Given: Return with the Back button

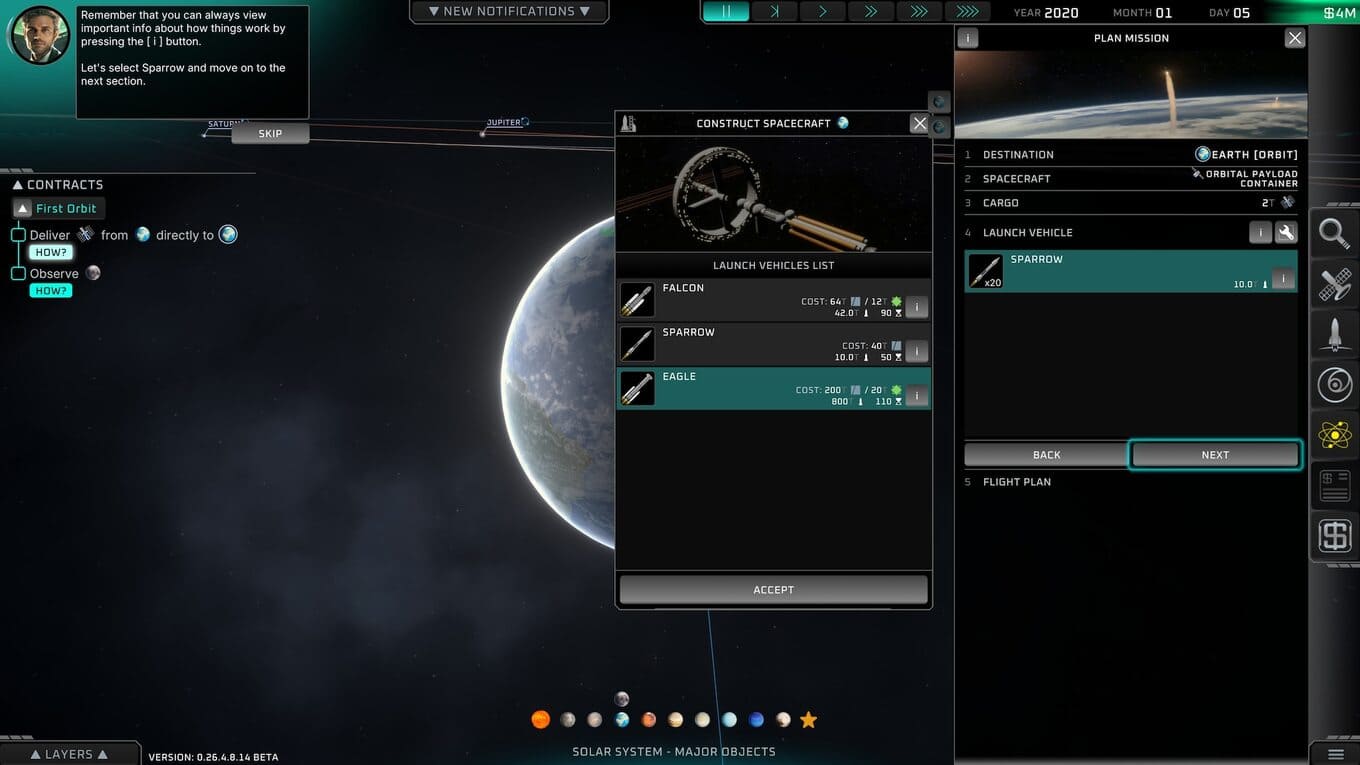Looking at the screenshot, I should tap(1046, 455).
